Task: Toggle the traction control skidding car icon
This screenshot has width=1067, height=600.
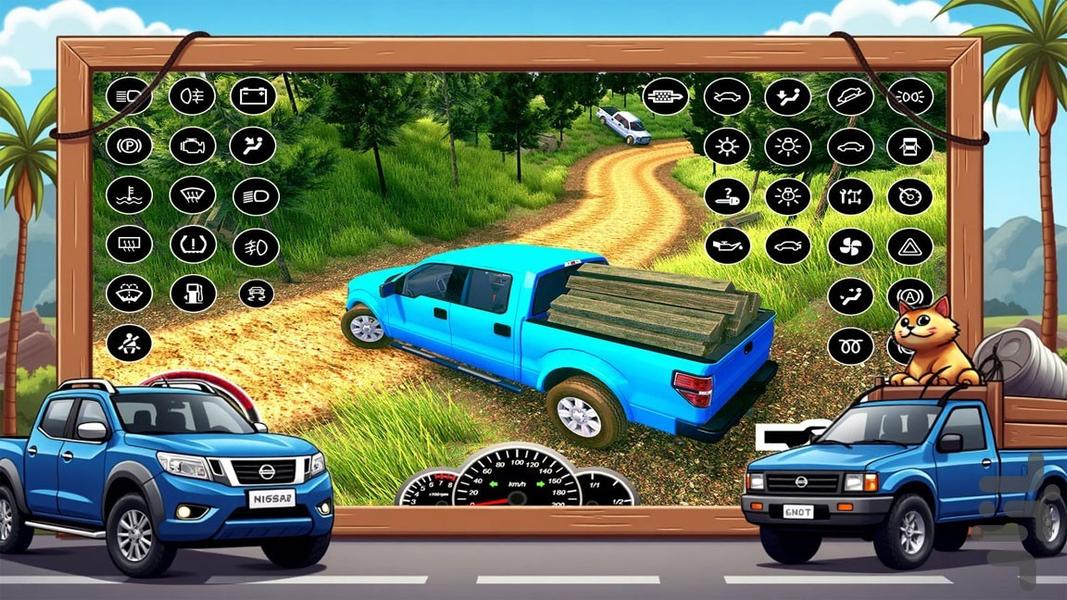Action: [x=255, y=293]
